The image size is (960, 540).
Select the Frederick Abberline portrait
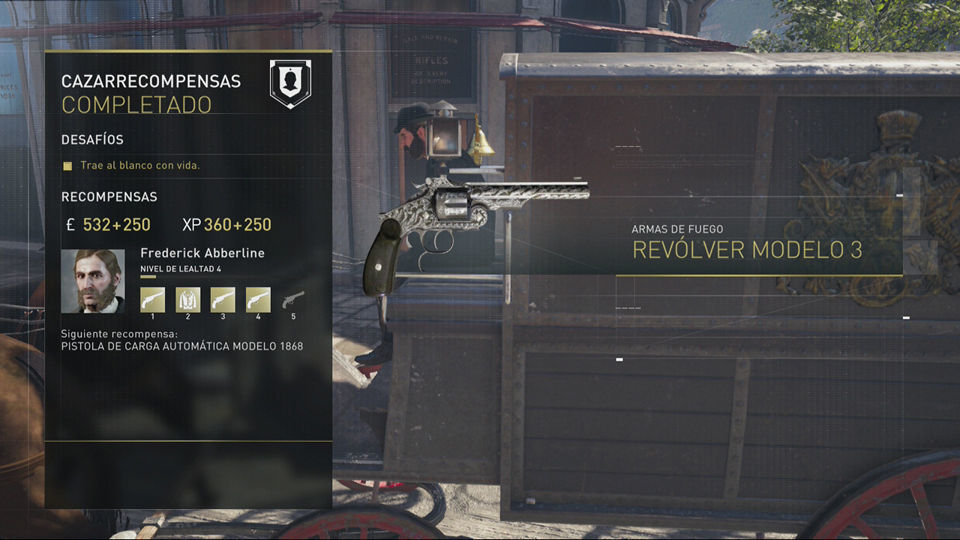(93, 281)
